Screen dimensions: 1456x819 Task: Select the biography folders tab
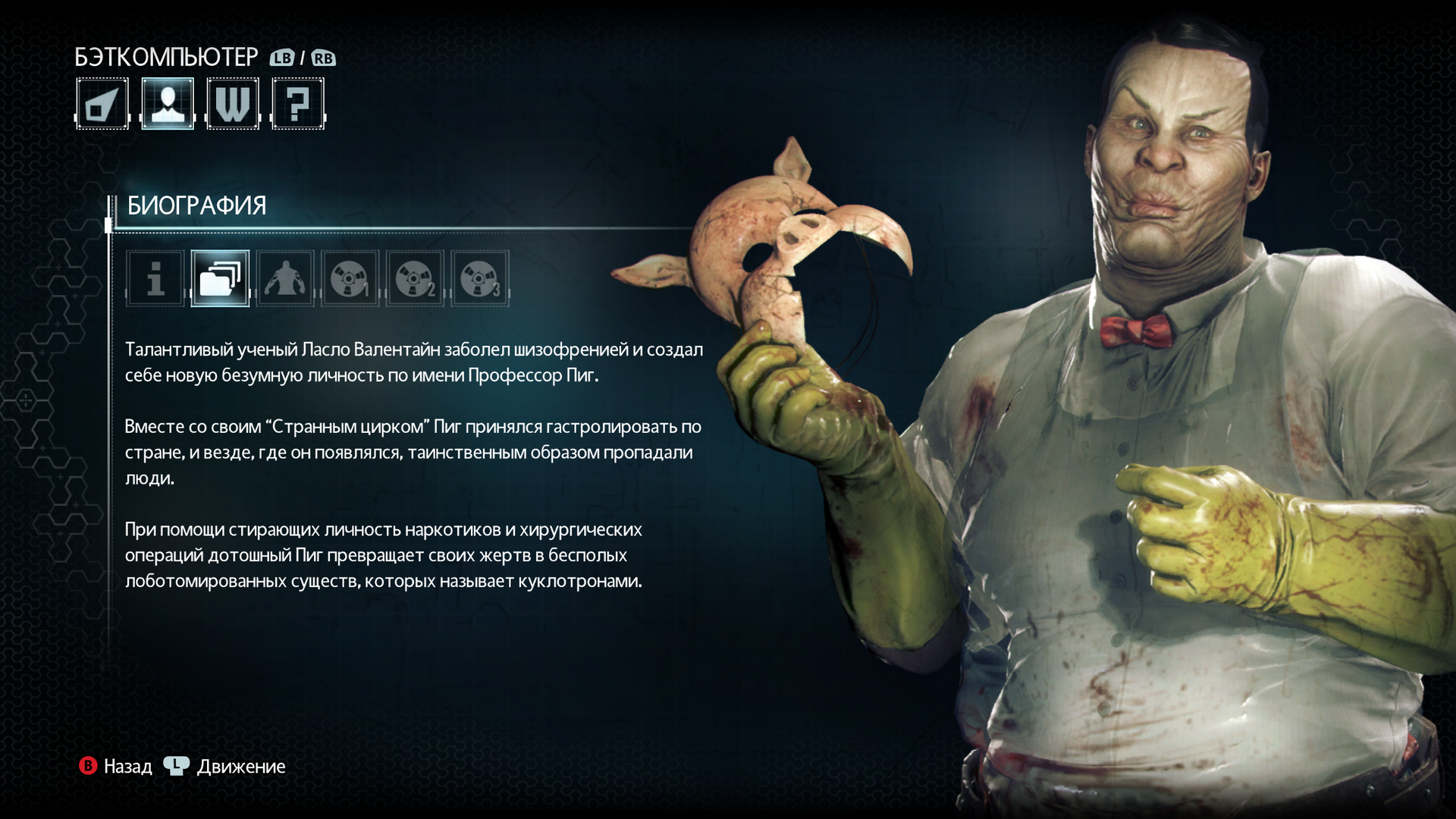(220, 278)
